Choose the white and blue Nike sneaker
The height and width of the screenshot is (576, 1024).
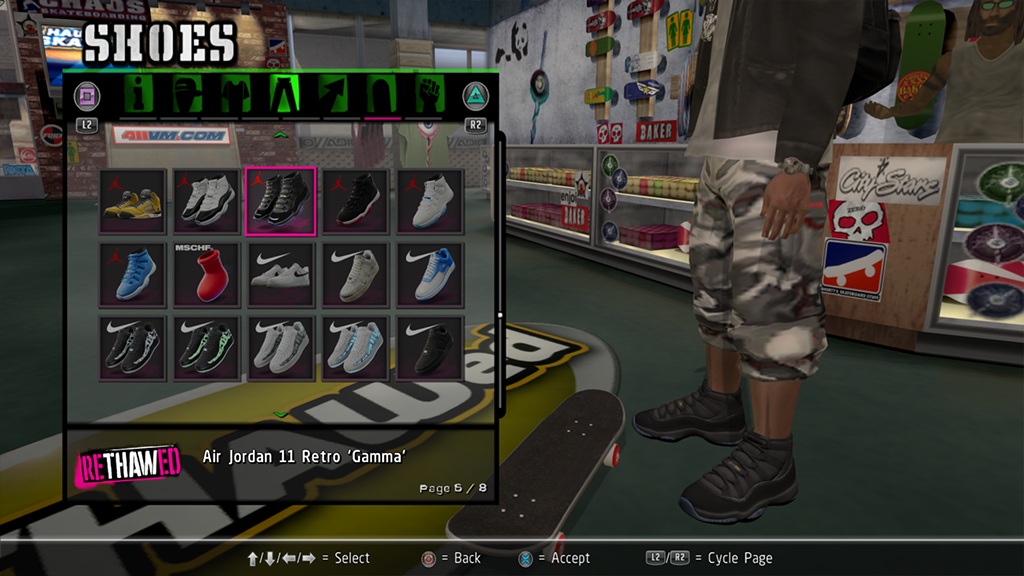[429, 275]
